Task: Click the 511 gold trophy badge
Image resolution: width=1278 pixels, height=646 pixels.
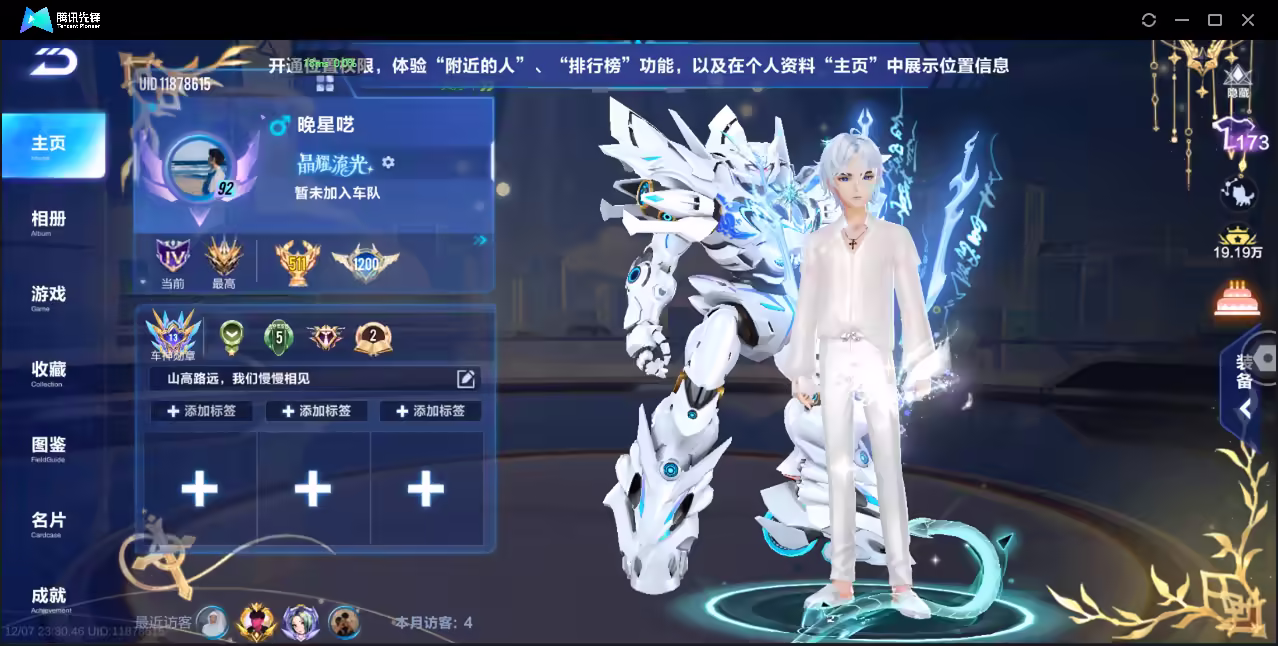Action: (x=296, y=263)
